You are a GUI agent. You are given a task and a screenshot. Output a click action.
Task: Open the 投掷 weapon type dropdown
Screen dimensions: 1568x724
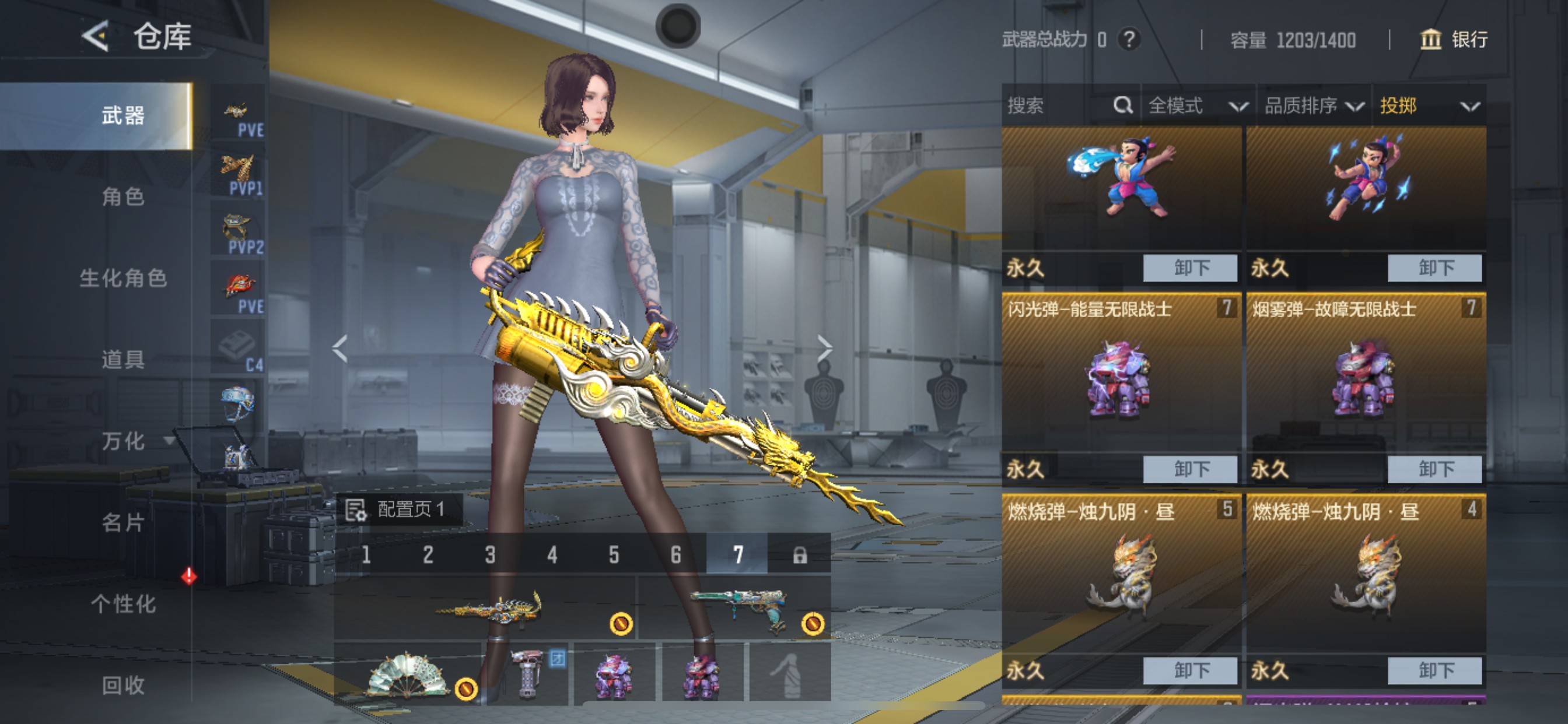pyautogui.click(x=1428, y=106)
